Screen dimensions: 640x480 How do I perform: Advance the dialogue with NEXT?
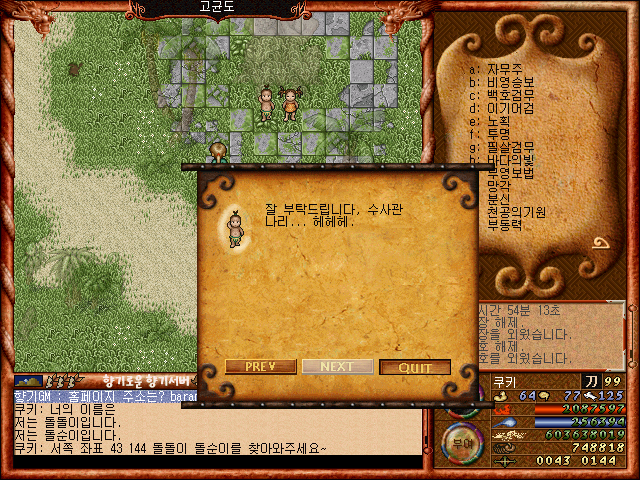click(337, 367)
